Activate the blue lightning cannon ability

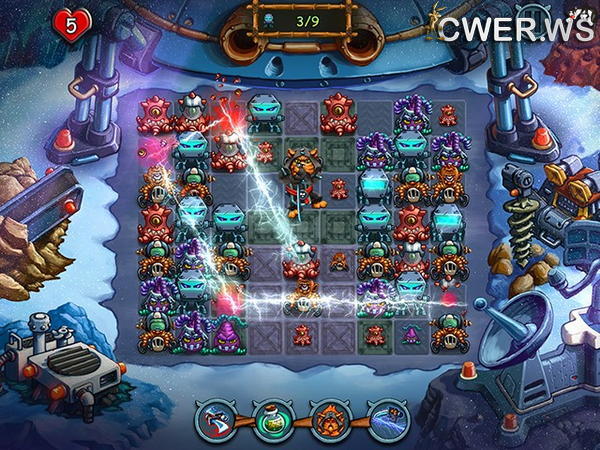tap(387, 418)
